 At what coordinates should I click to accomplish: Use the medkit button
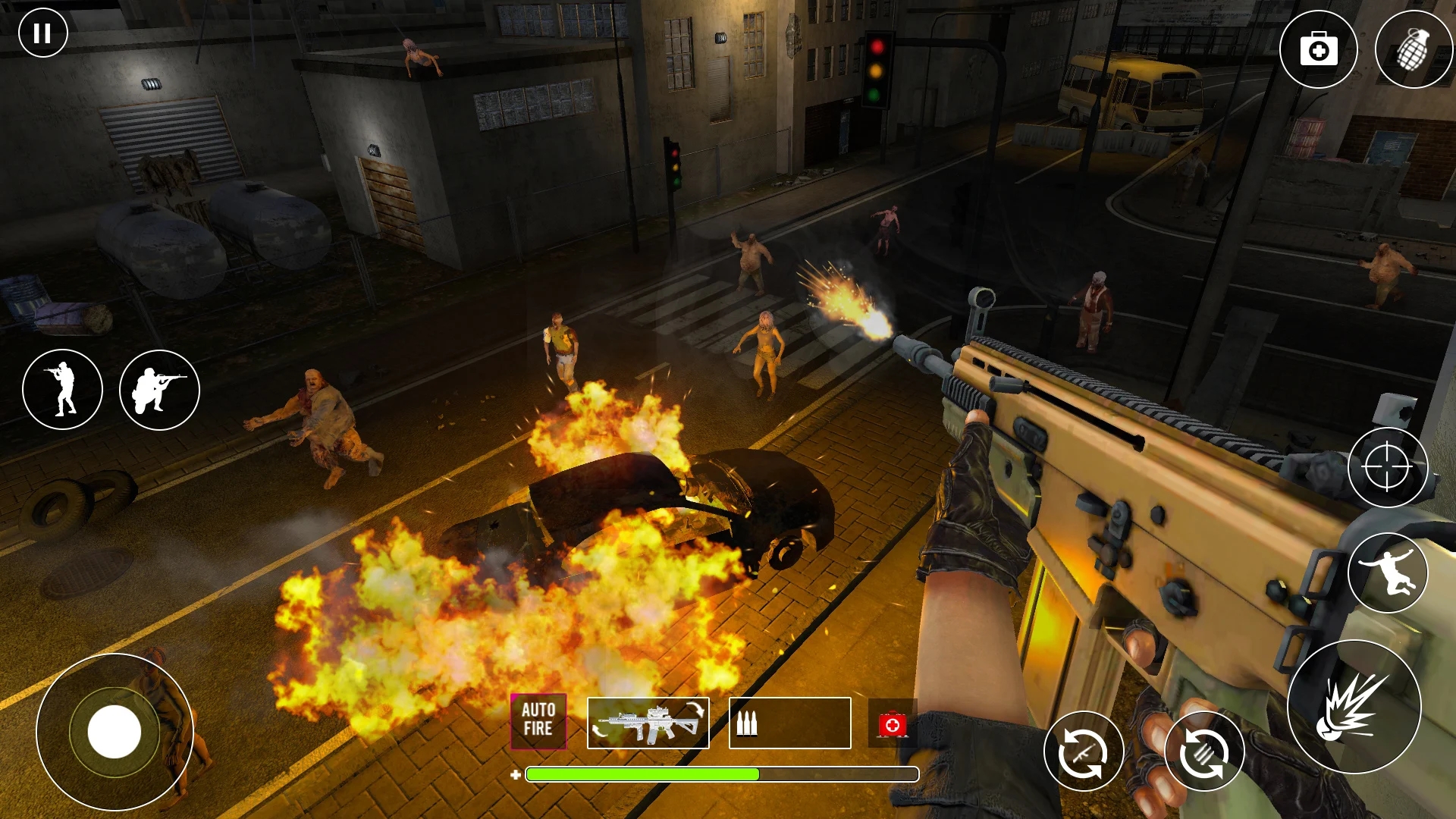(1318, 50)
